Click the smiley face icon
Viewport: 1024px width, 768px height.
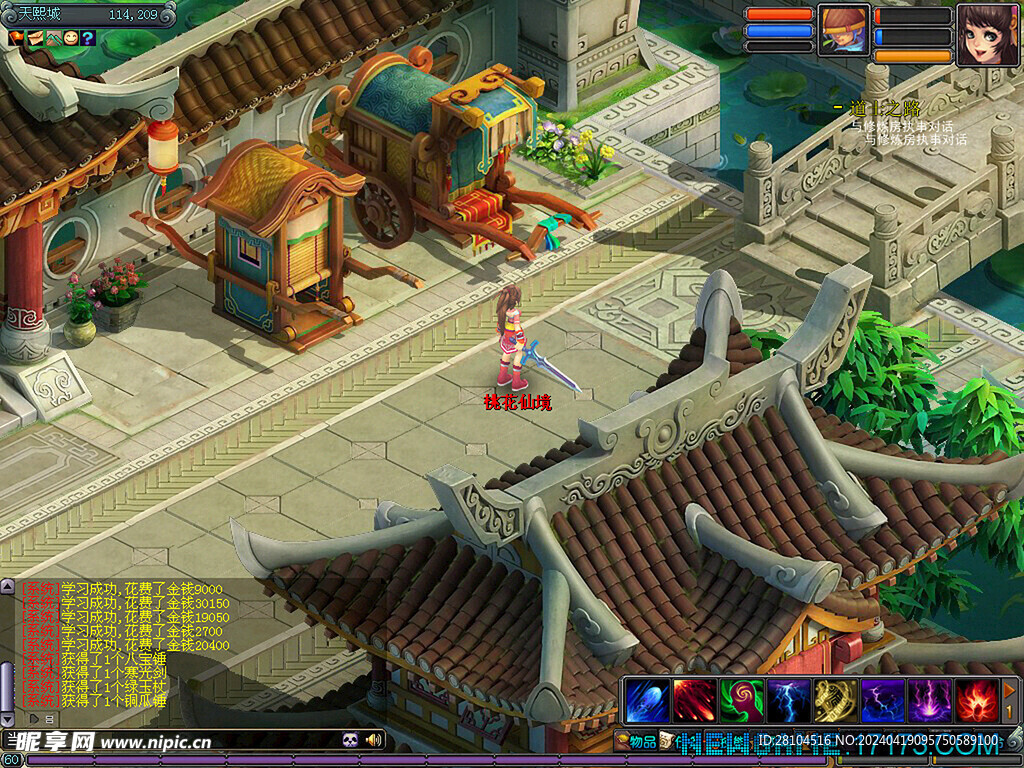pos(70,38)
